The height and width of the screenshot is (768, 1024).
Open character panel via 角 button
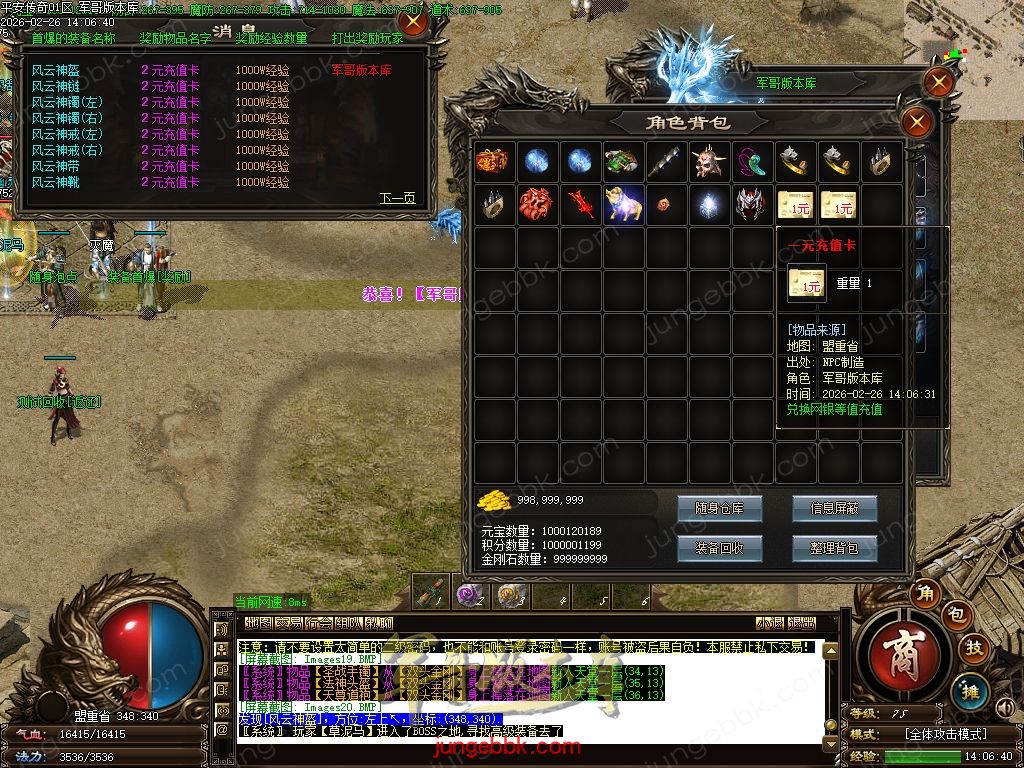(x=927, y=594)
